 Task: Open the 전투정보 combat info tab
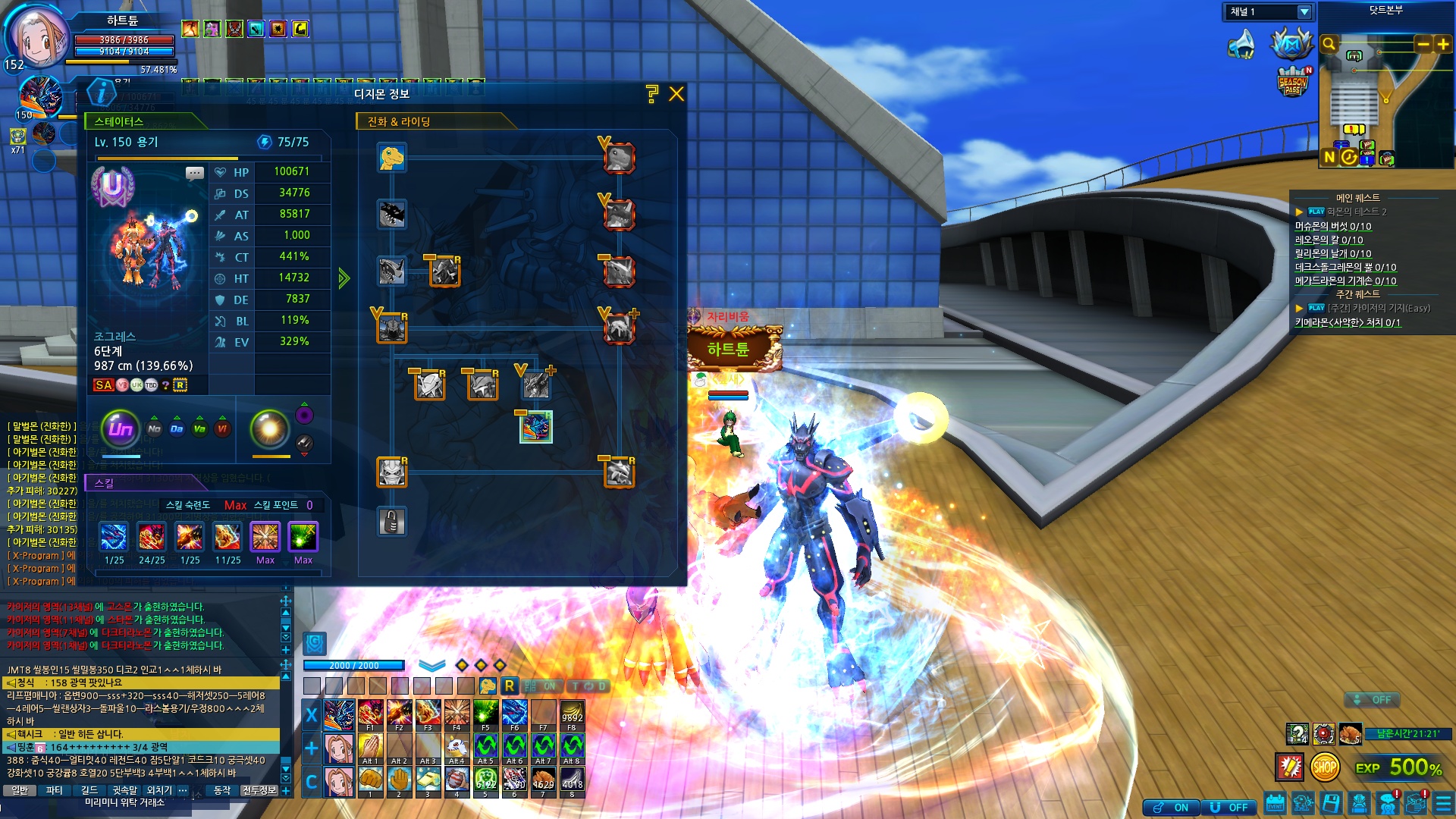click(x=259, y=790)
